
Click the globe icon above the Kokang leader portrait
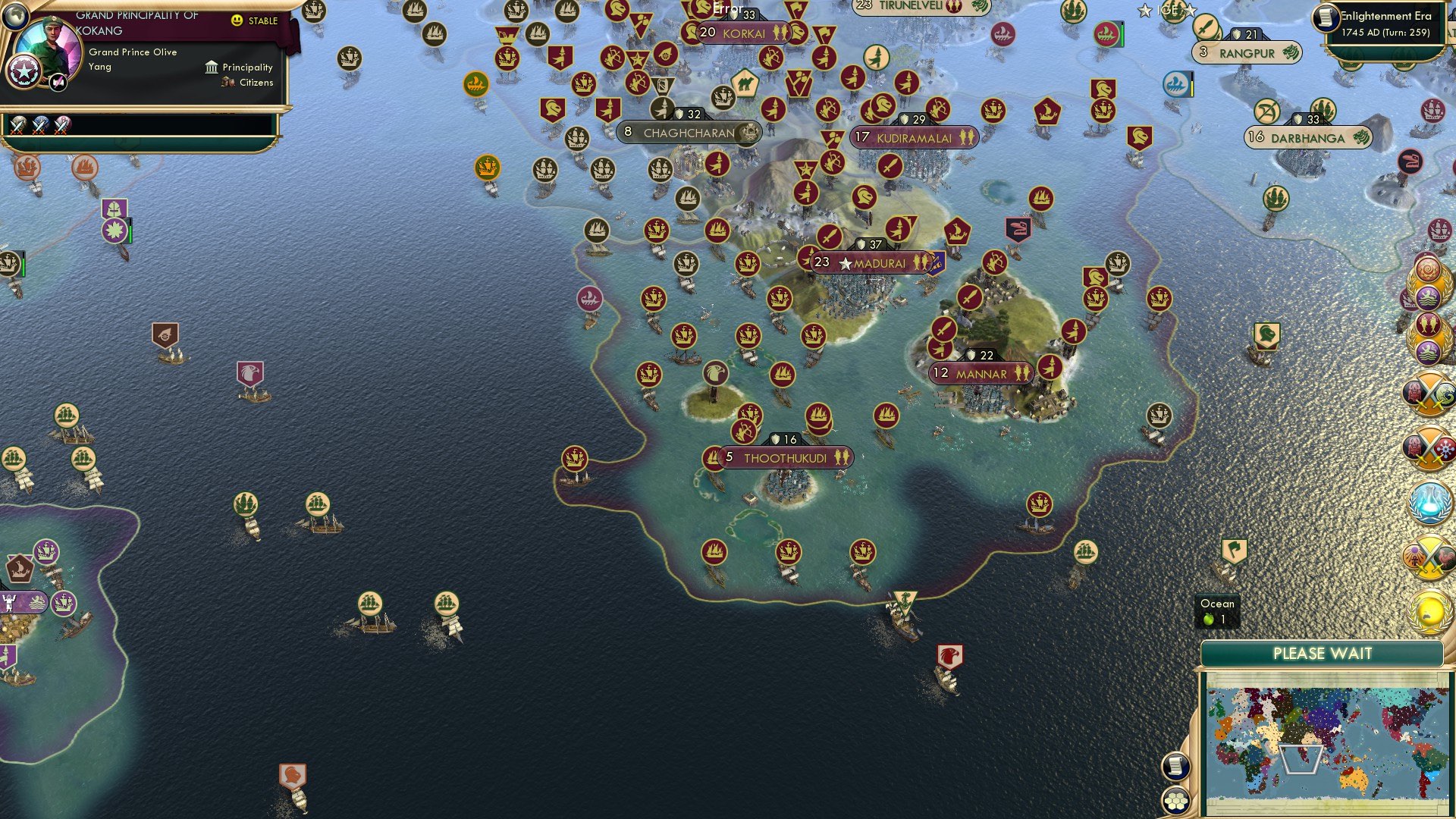coord(15,16)
